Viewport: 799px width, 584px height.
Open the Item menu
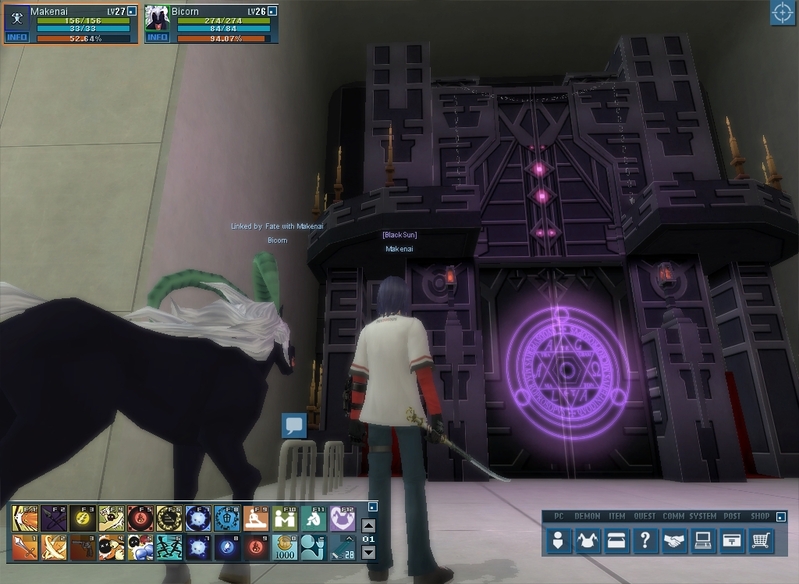(x=617, y=540)
